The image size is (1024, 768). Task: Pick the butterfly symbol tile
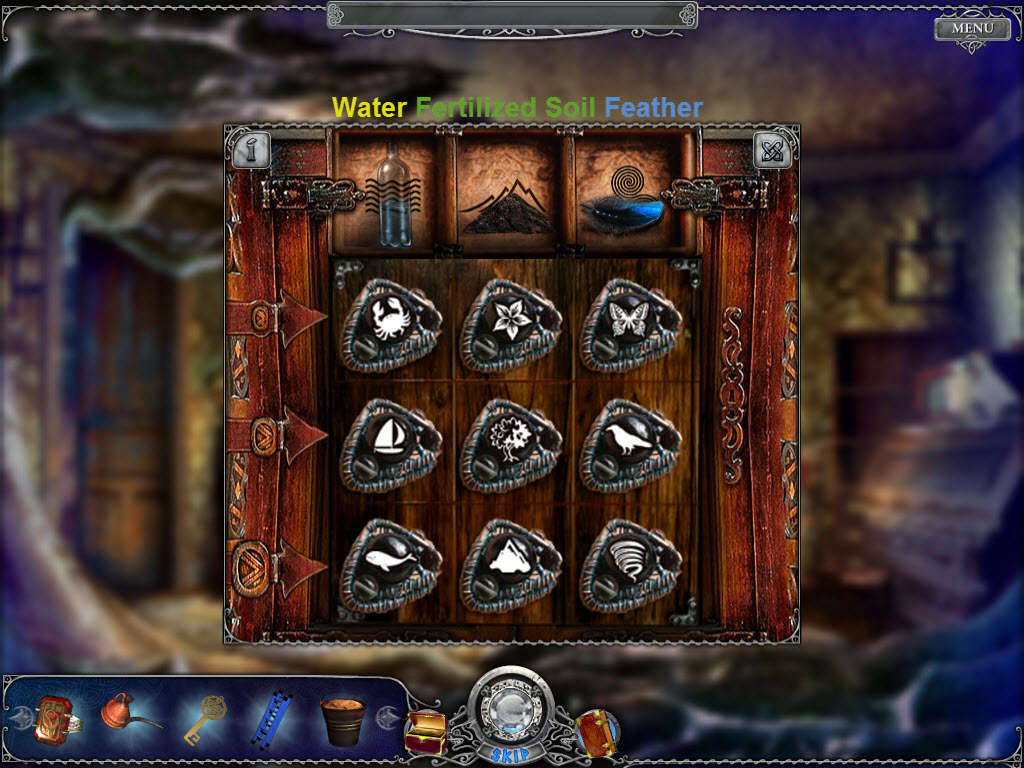coord(628,321)
